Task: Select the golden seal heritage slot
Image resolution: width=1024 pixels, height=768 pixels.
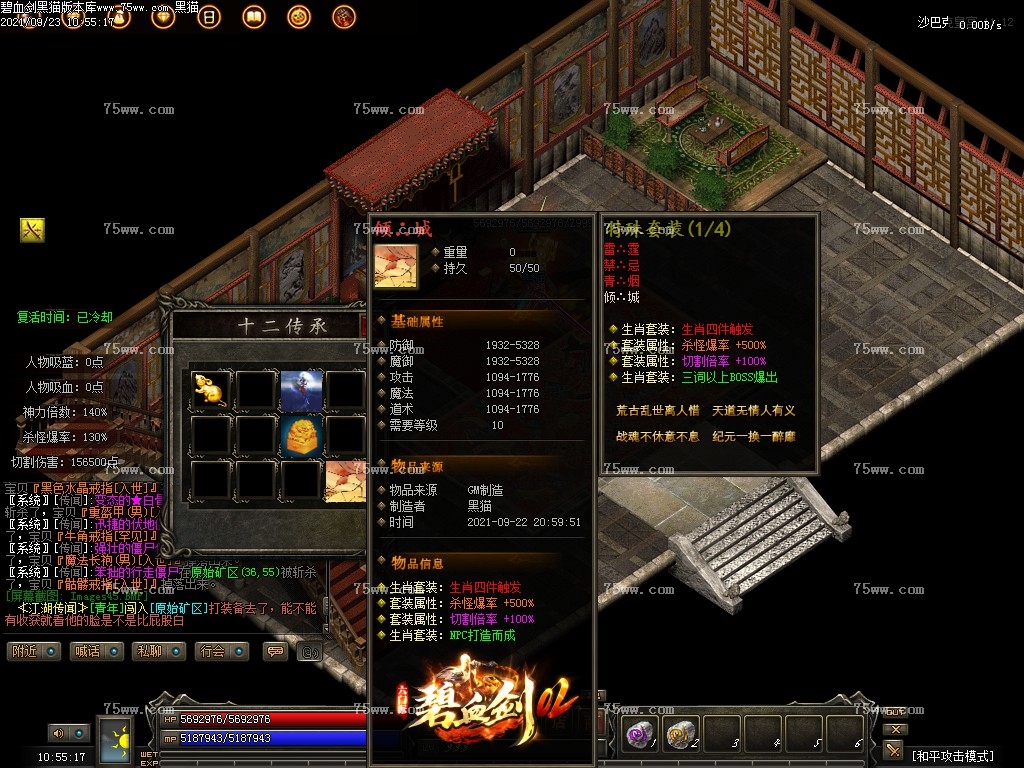Action: tap(300, 435)
